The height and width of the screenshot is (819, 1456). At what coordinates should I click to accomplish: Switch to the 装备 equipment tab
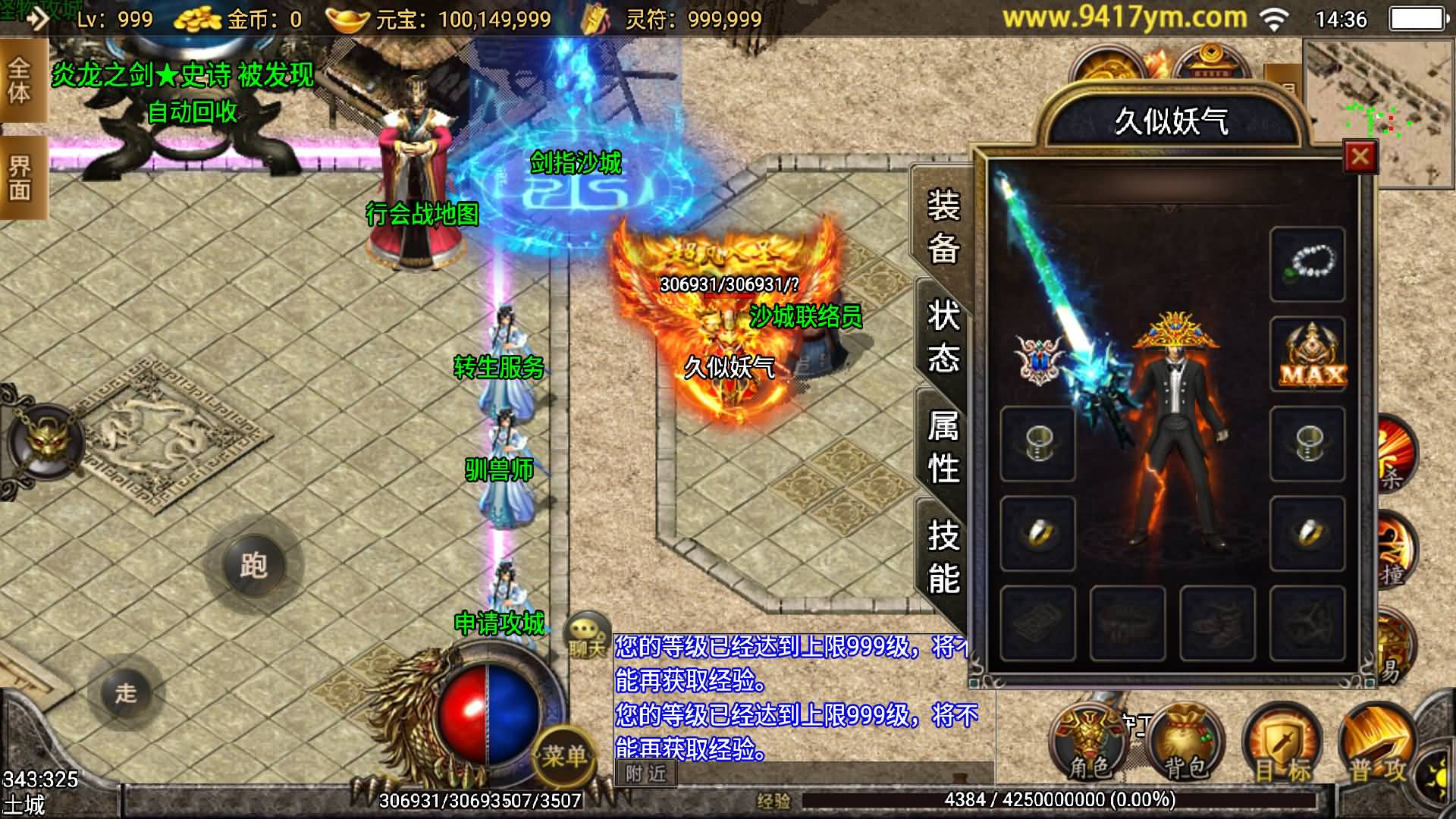coord(943,225)
